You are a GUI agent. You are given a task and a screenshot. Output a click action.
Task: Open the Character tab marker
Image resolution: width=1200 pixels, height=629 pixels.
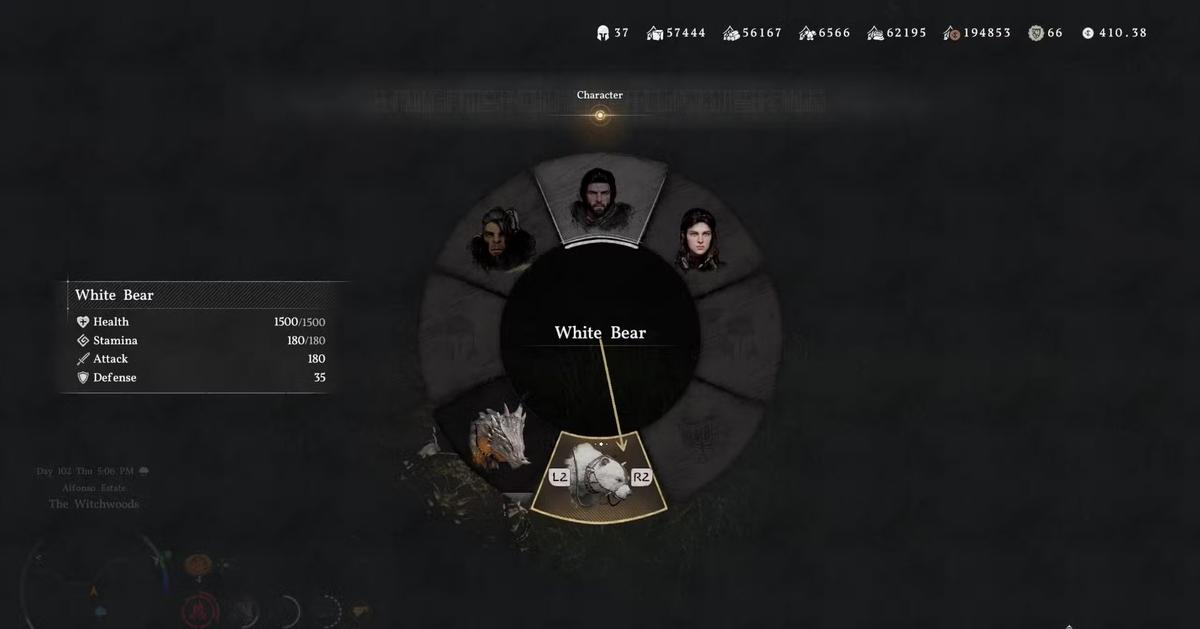[600, 115]
